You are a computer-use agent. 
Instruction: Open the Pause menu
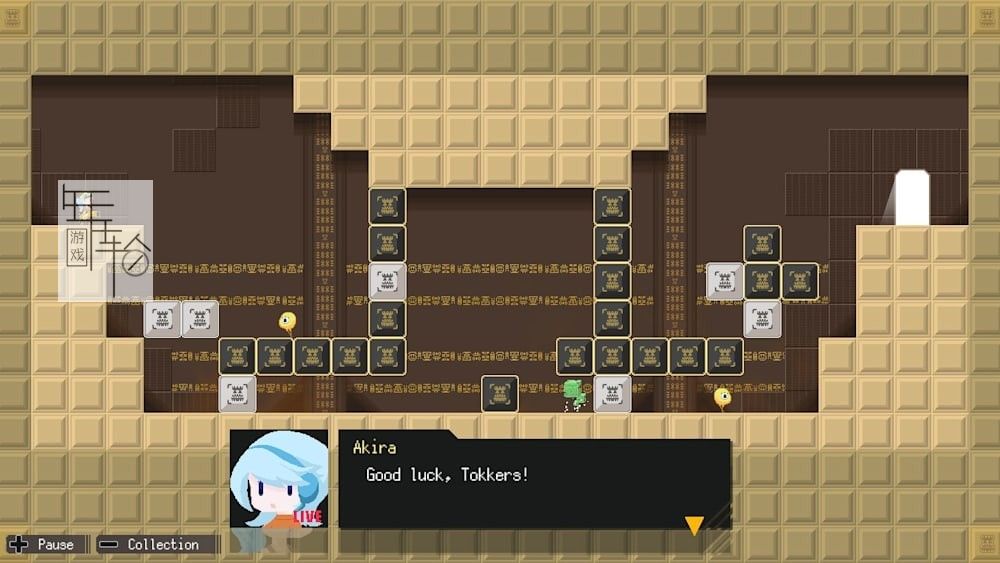coord(43,545)
